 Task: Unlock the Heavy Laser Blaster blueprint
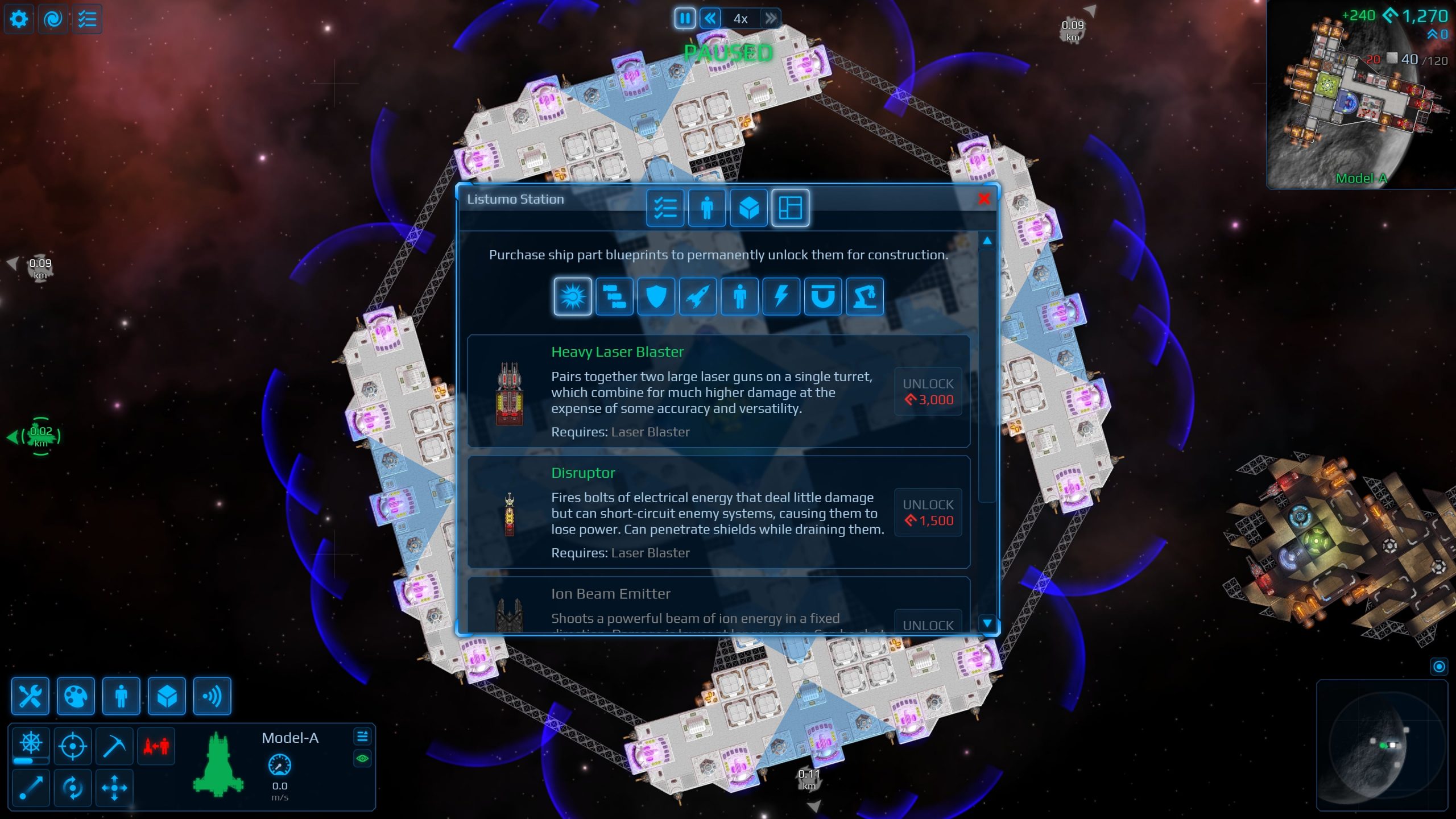coord(928,392)
